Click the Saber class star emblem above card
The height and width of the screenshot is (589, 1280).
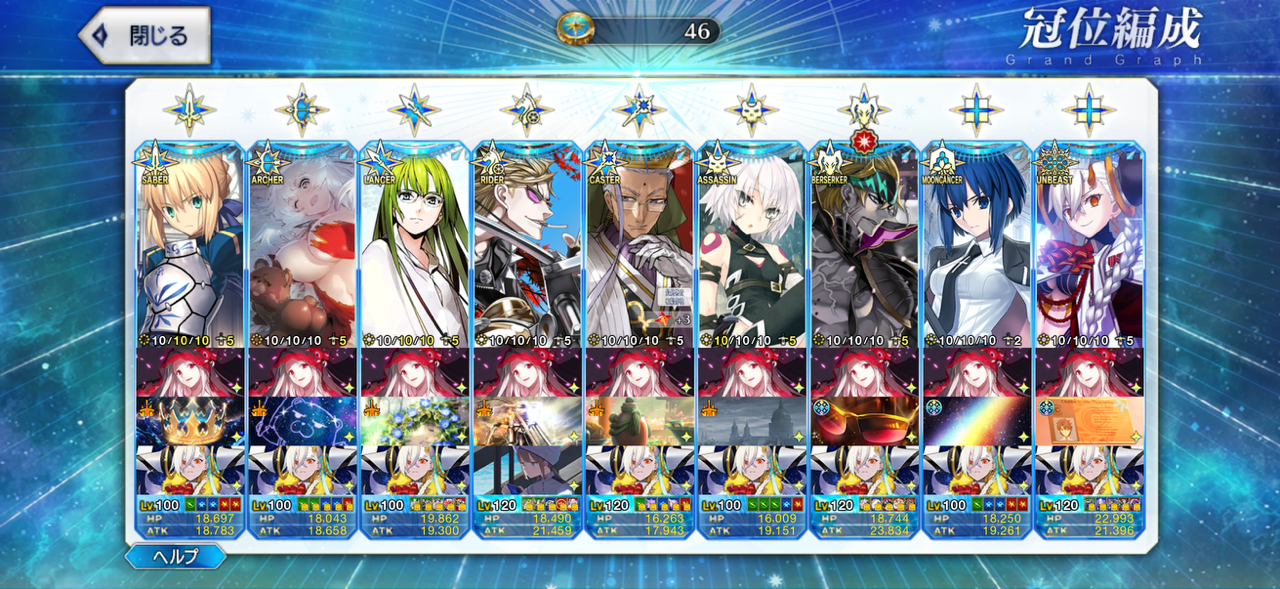(x=190, y=110)
